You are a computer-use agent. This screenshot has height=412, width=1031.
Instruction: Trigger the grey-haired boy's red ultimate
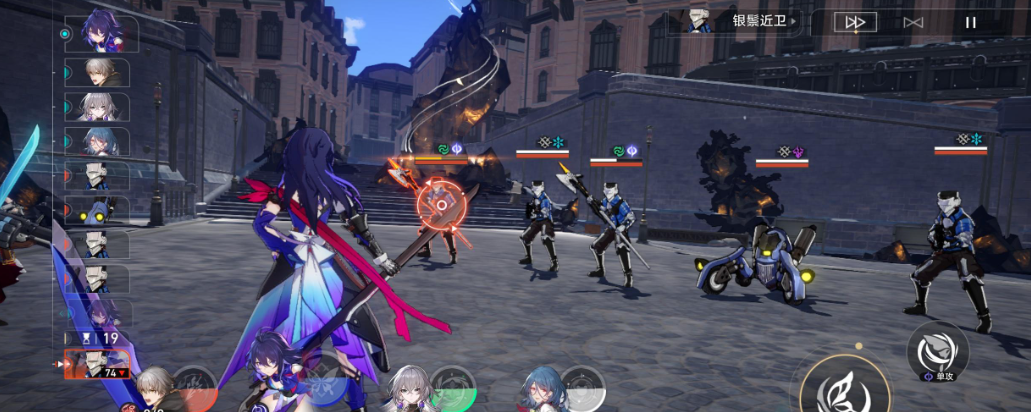tap(194, 388)
